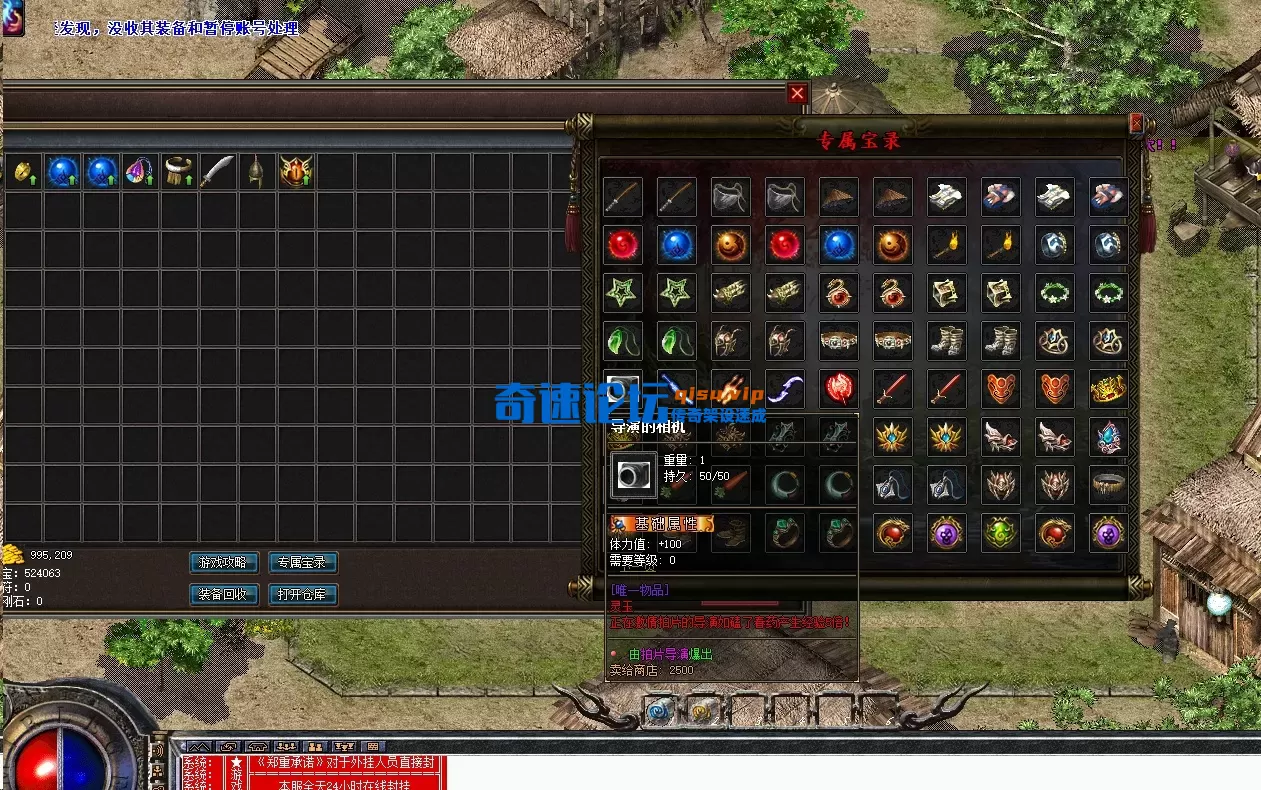Select the gold ingot in the bag
The image size is (1261, 790).
coord(23,172)
